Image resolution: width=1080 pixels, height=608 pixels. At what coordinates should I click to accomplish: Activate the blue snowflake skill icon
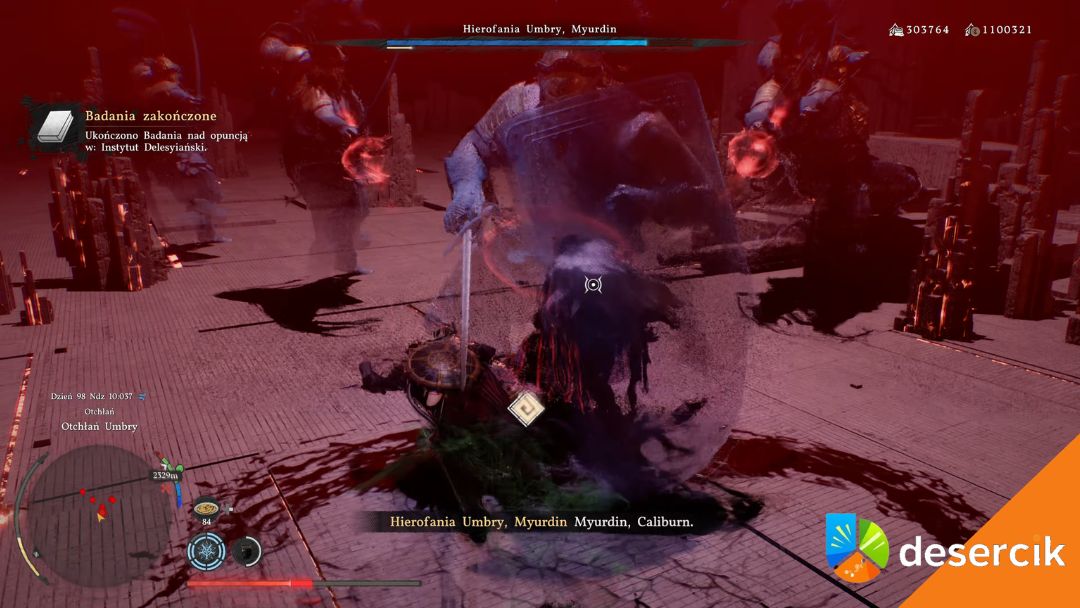205,550
